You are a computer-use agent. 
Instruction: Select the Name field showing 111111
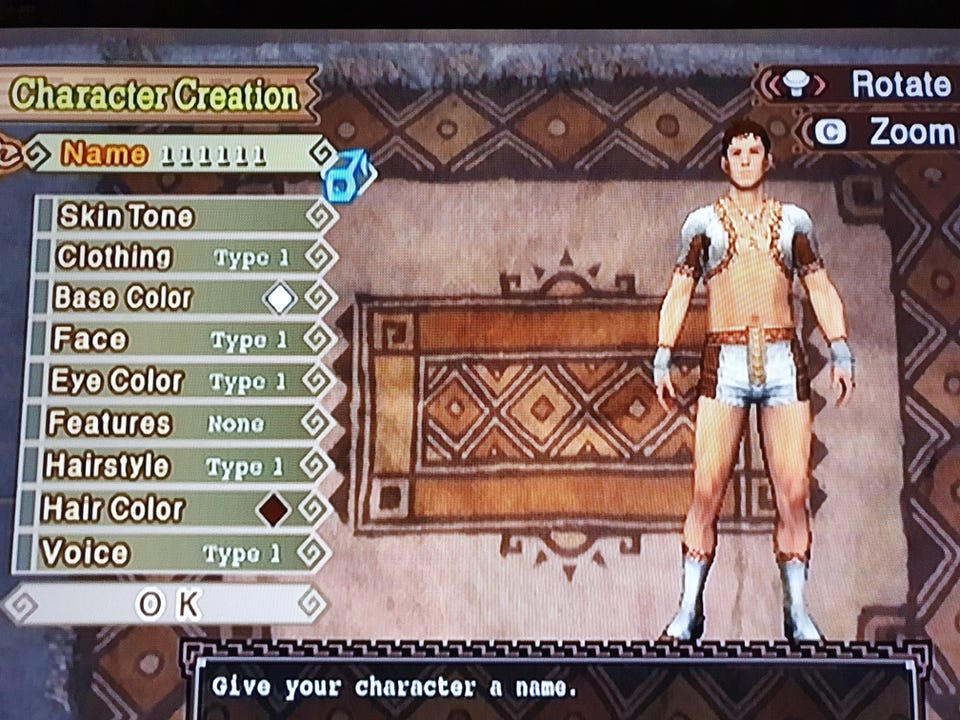[x=180, y=154]
